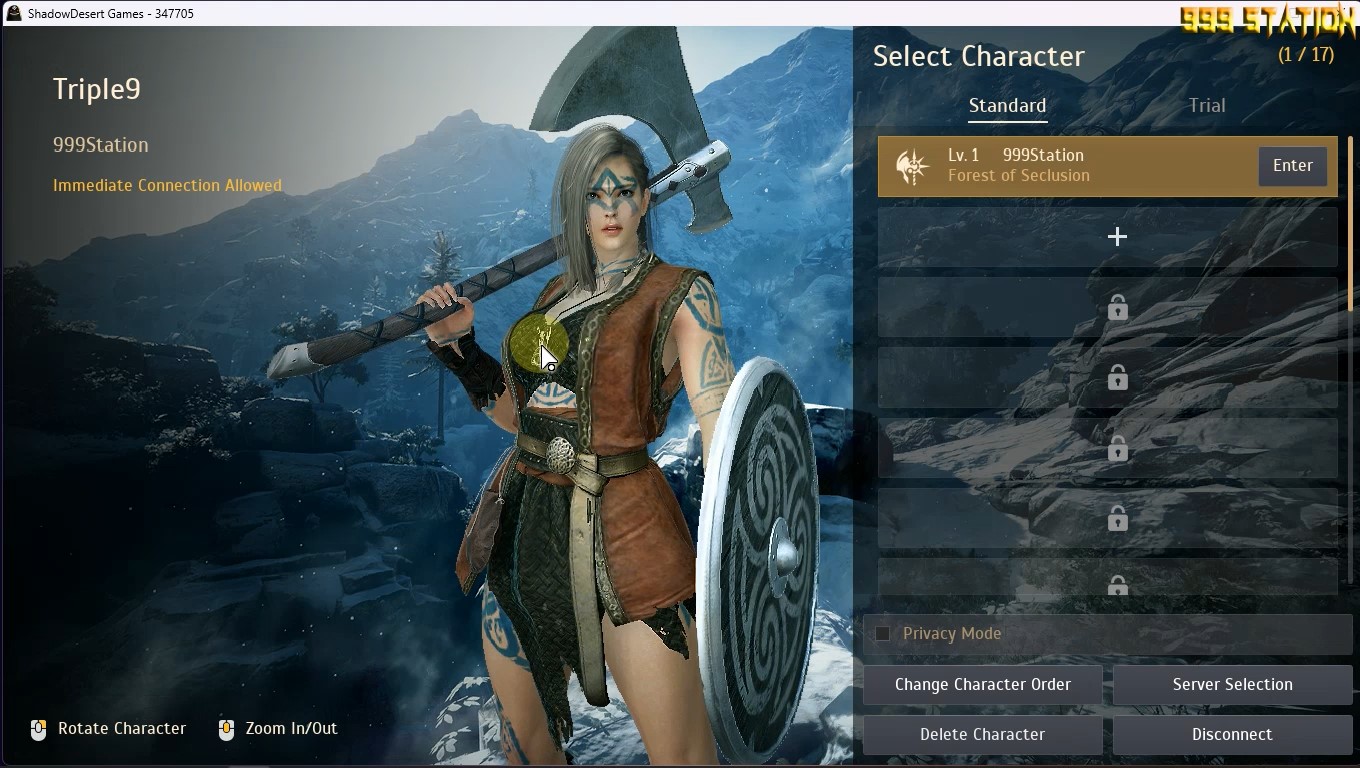
Task: Toggle the Privacy Mode checkbox
Action: pos(883,633)
